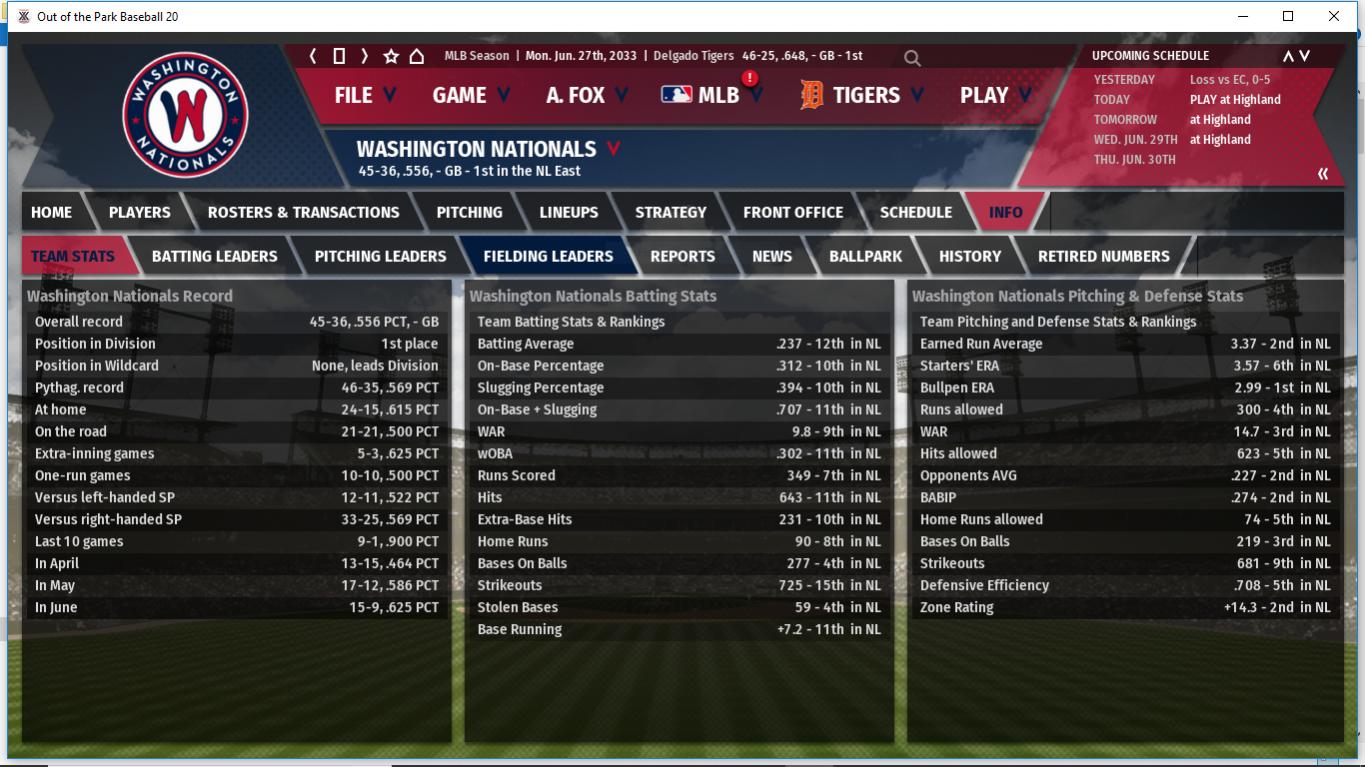1365x767 pixels.
Task: Go to Rosters & Transactions tab
Action: (303, 212)
